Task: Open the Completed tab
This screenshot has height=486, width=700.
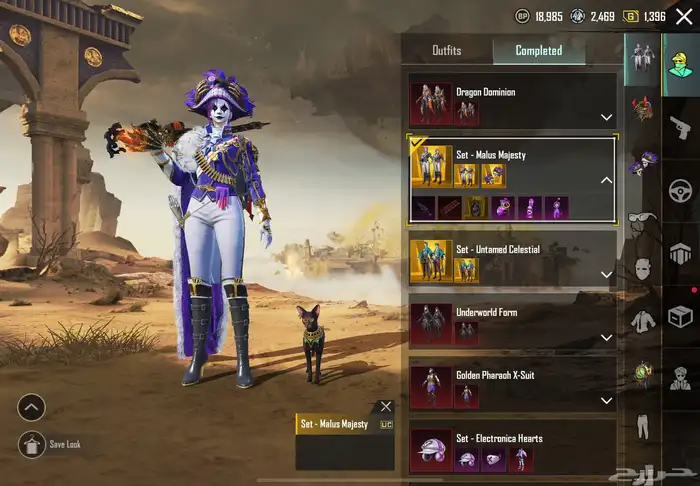Action: [538, 50]
